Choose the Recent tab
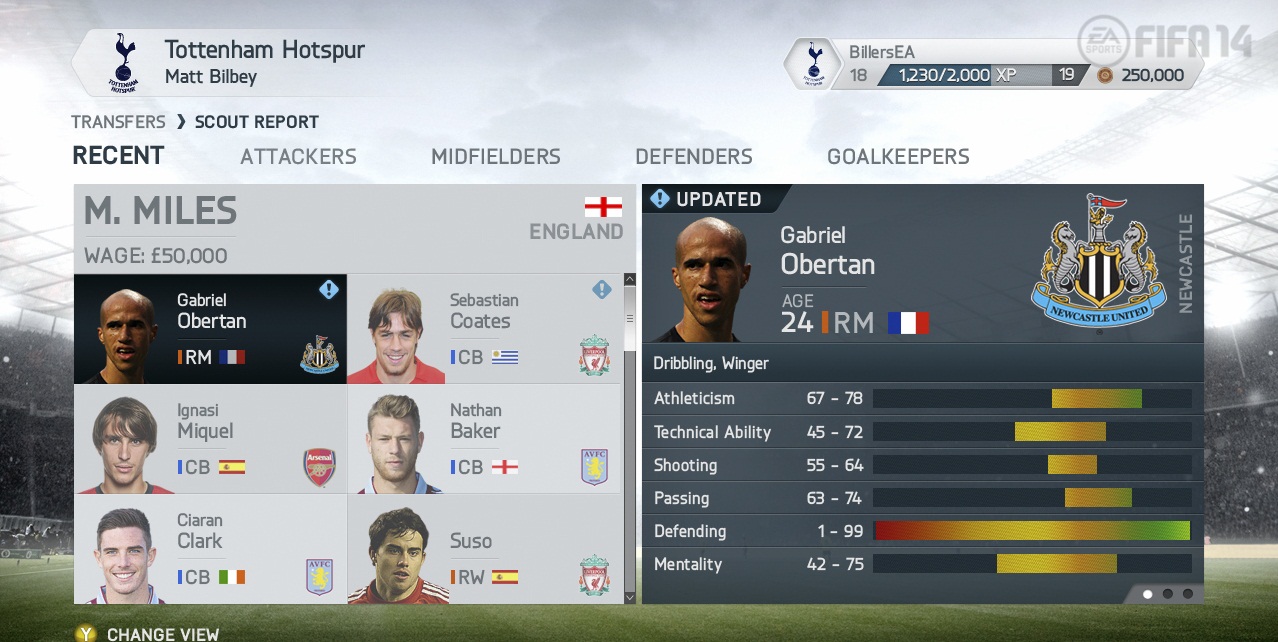Image resolution: width=1278 pixels, height=642 pixels. [118, 156]
